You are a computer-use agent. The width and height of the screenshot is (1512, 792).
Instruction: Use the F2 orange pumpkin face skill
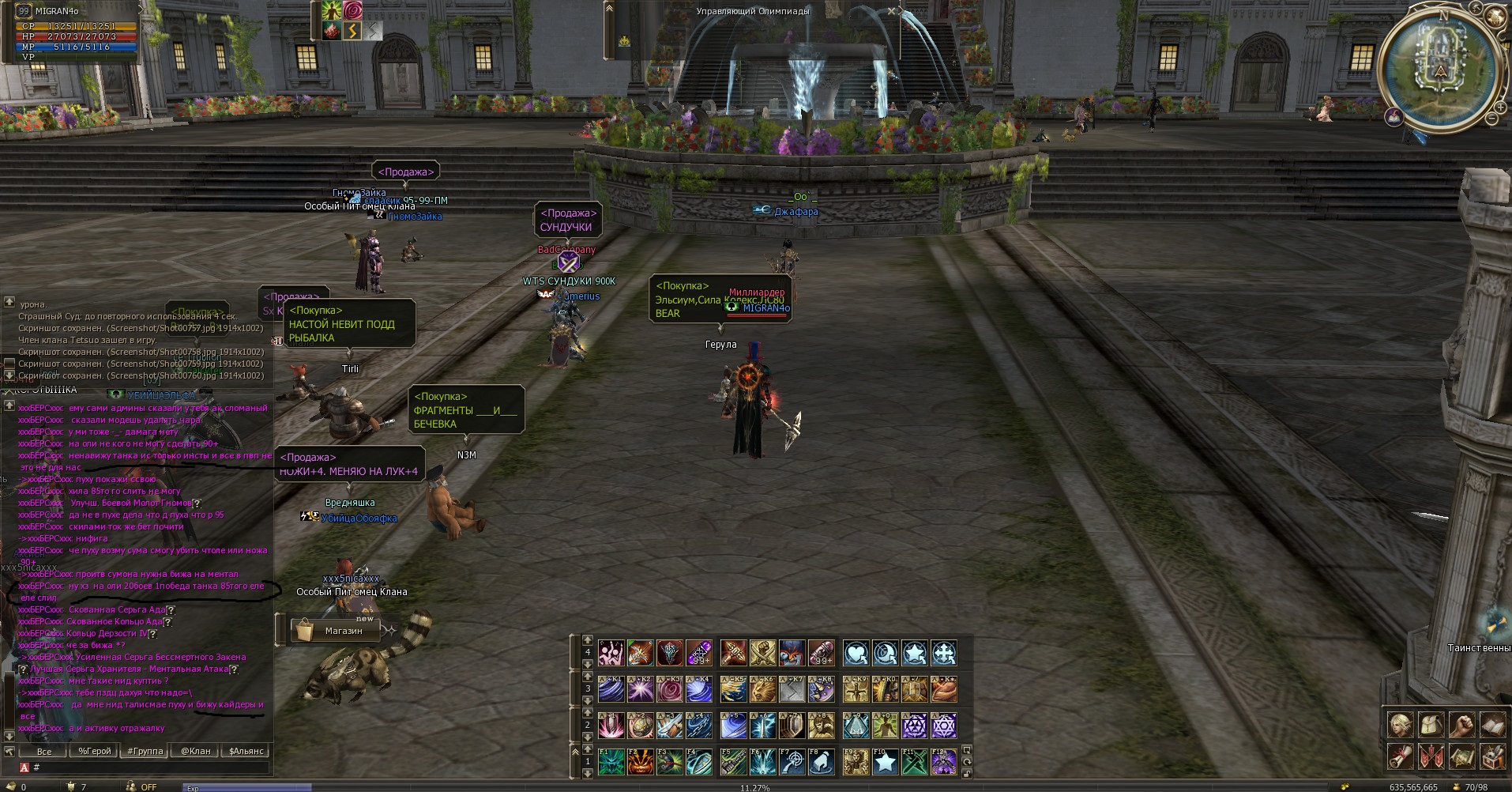pyautogui.click(x=641, y=762)
